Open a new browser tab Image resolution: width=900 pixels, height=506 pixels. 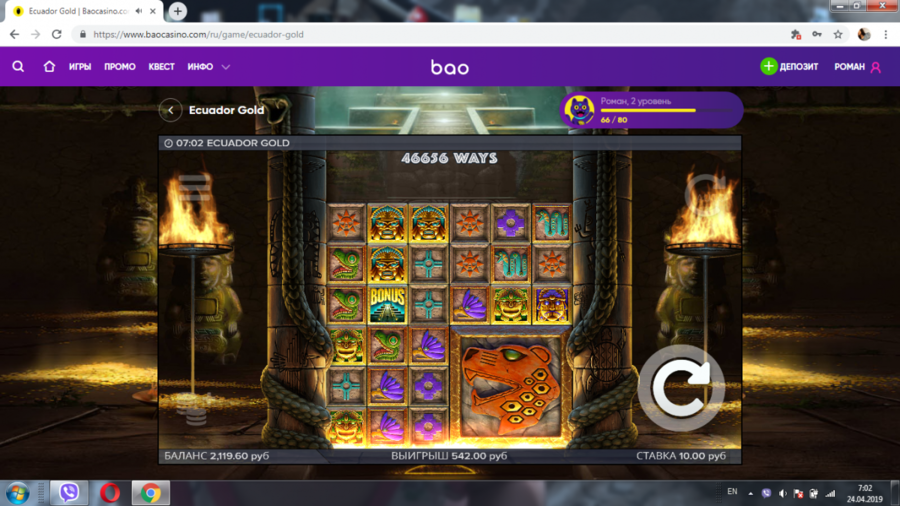[177, 11]
